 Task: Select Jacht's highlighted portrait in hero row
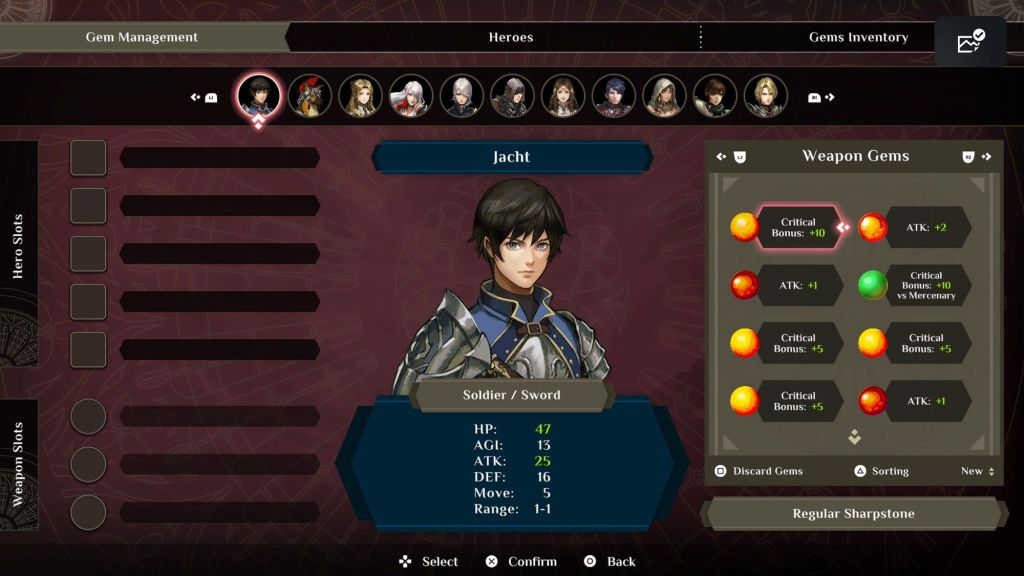pos(259,96)
